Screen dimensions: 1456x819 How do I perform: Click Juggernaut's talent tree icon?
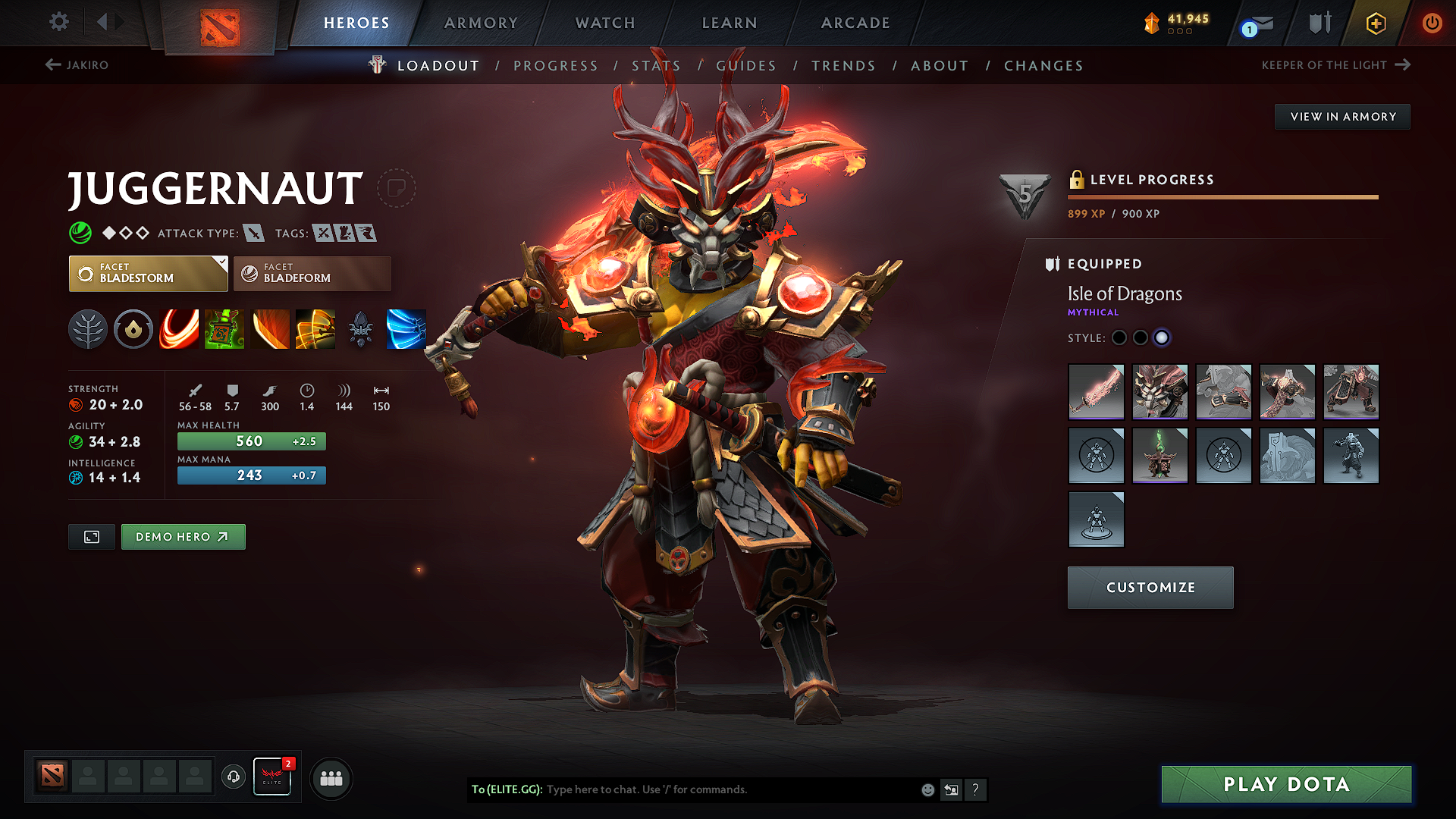[88, 329]
